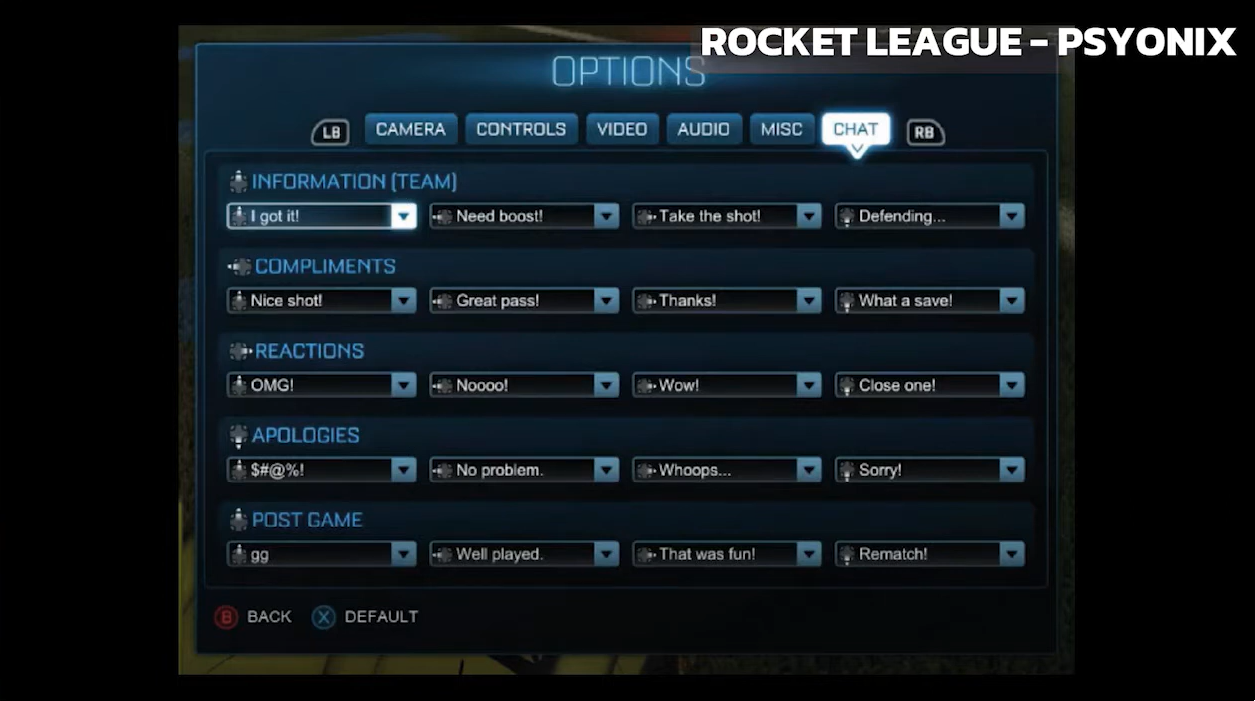Select the Video options tab
This screenshot has width=1255, height=701.
(x=622, y=129)
